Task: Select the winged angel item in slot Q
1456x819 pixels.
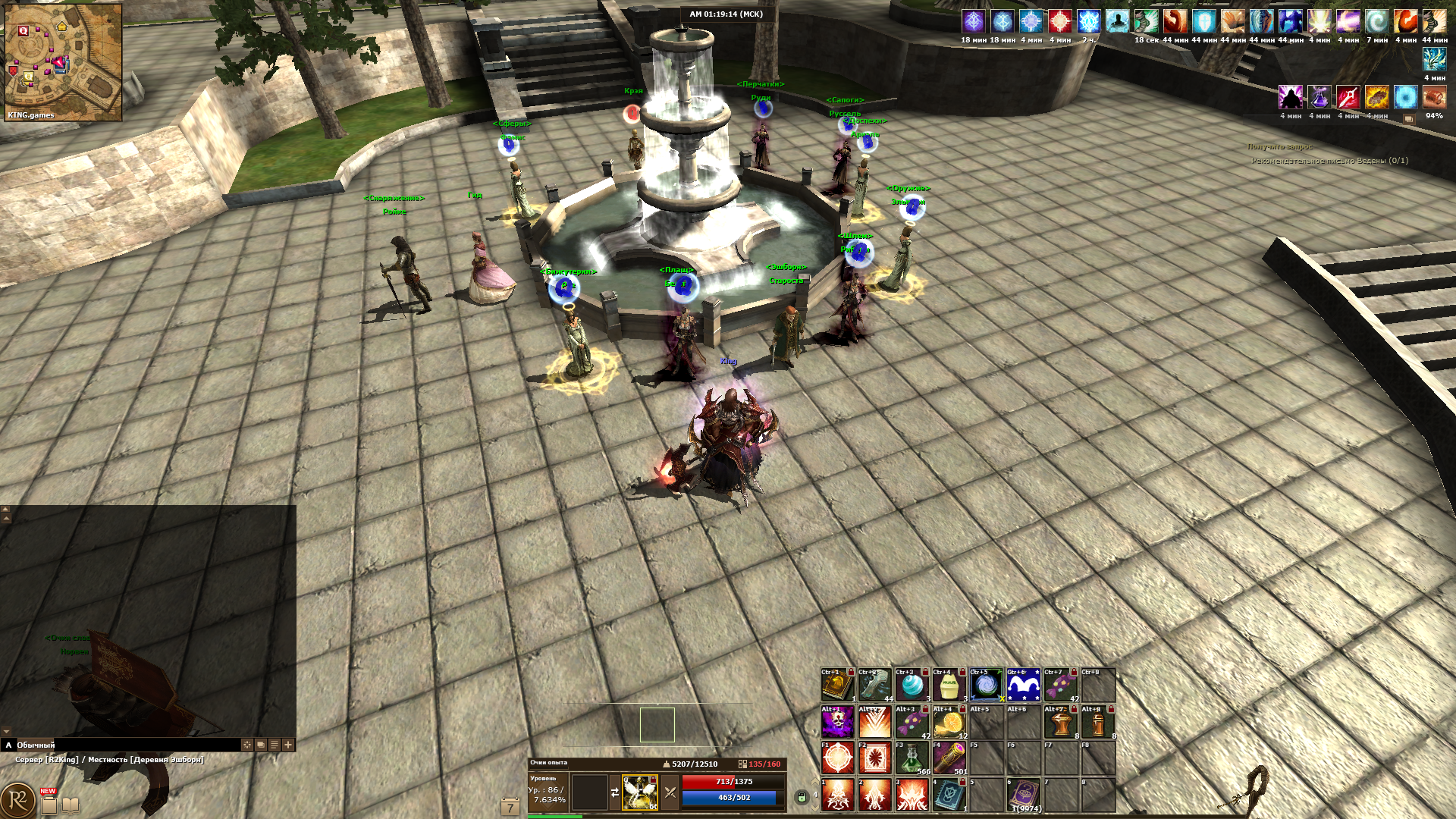Action: tap(639, 792)
